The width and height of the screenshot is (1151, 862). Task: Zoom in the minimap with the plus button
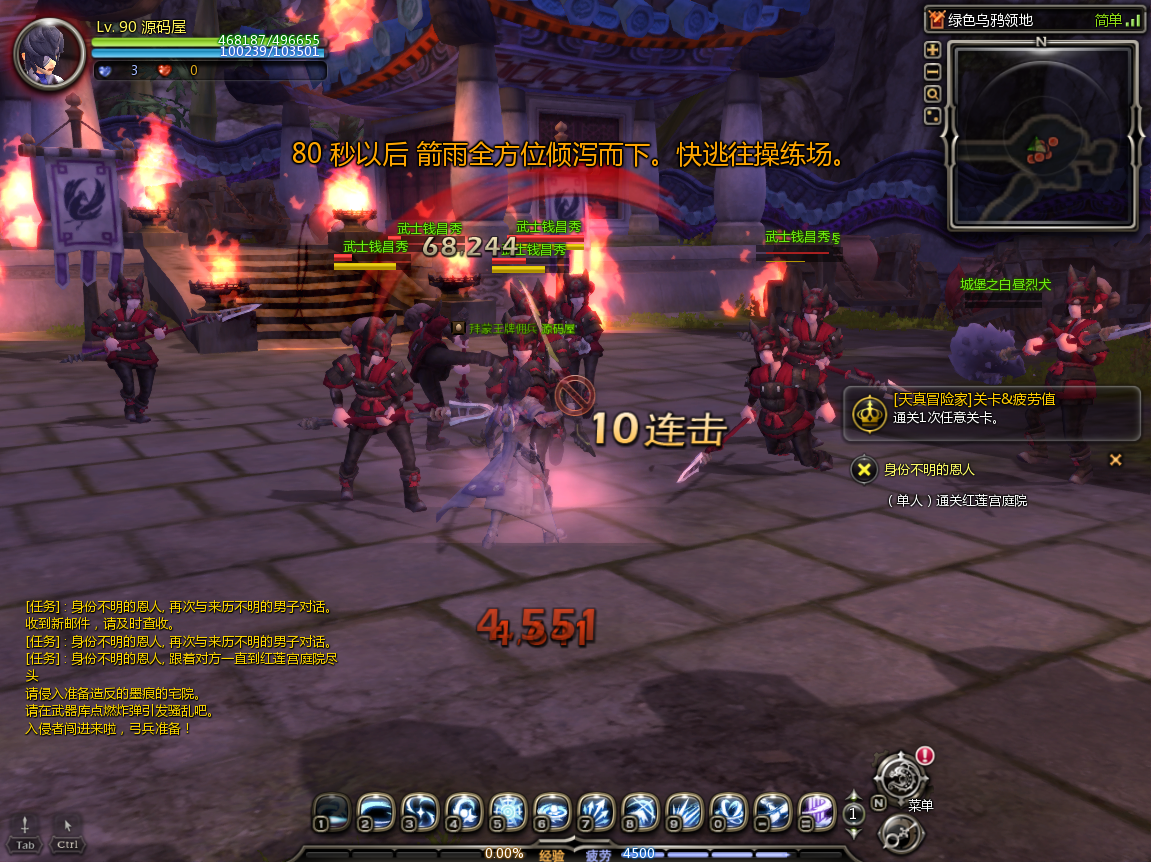tap(932, 49)
